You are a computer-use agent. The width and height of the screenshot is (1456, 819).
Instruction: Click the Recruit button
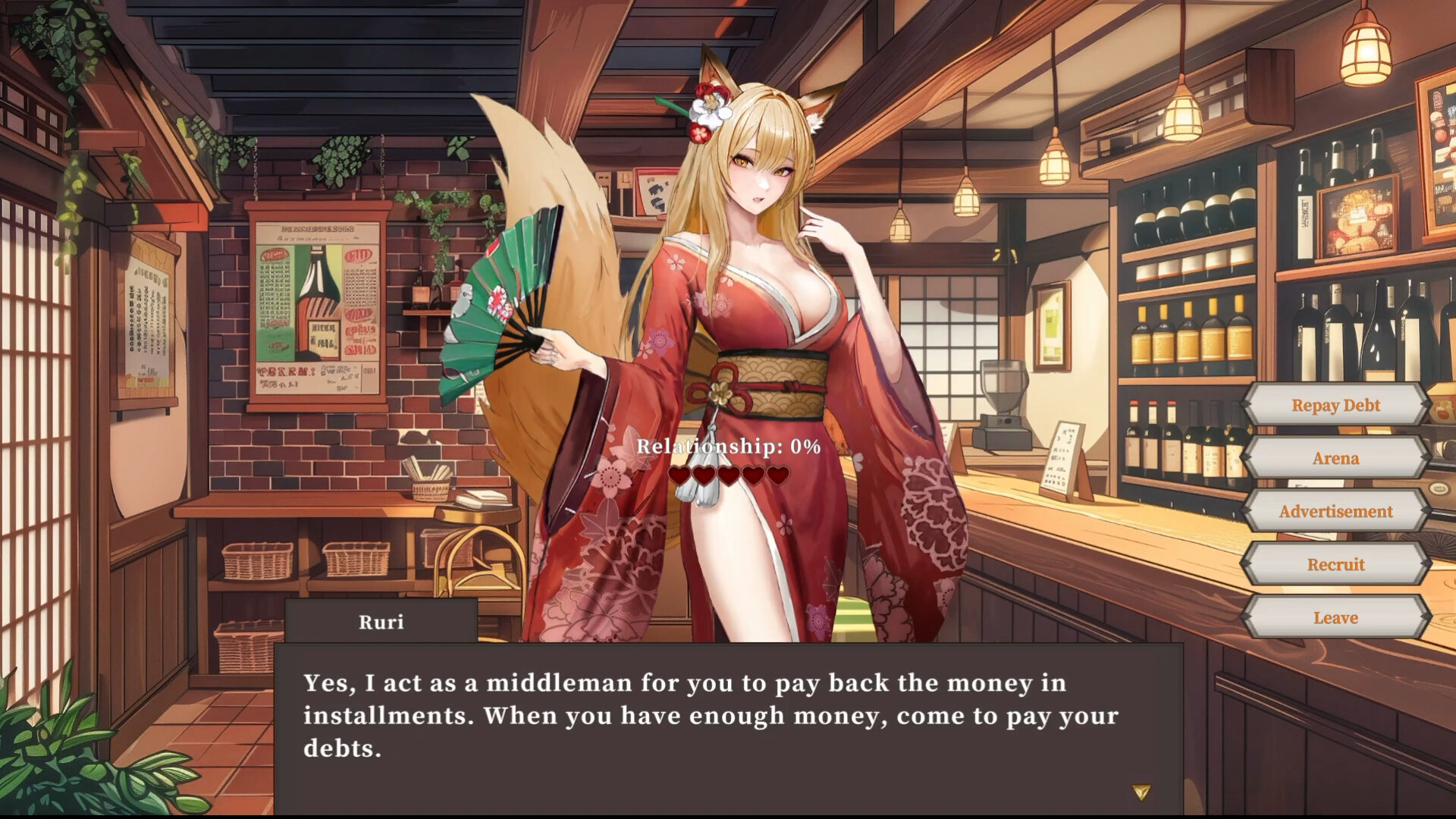pyautogui.click(x=1335, y=564)
